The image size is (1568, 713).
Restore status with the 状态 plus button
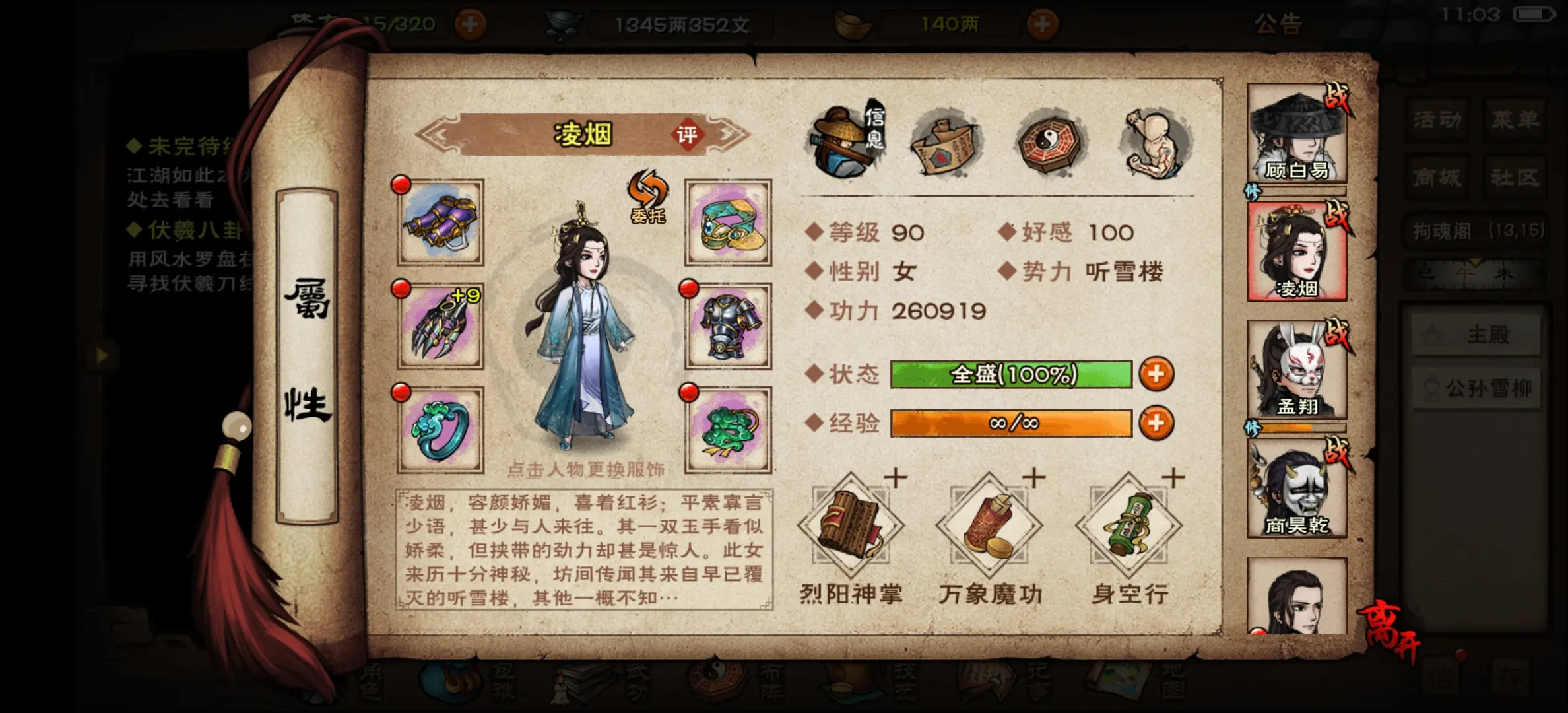pyautogui.click(x=1156, y=374)
